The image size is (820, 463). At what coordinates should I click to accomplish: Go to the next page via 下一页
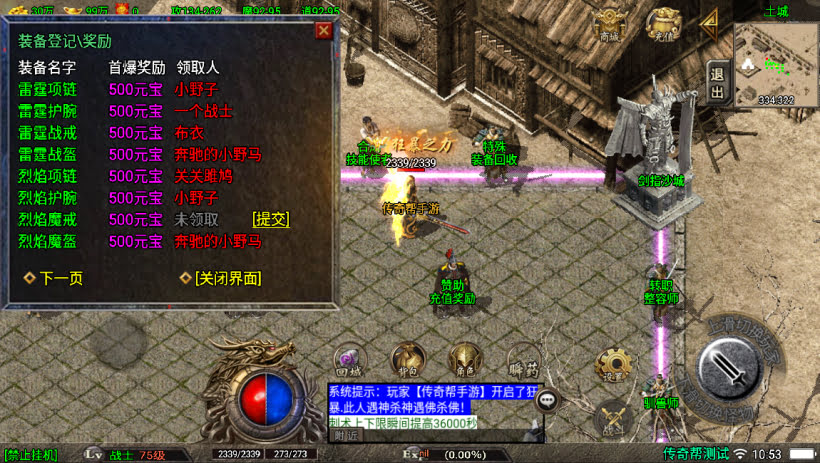coord(53,278)
